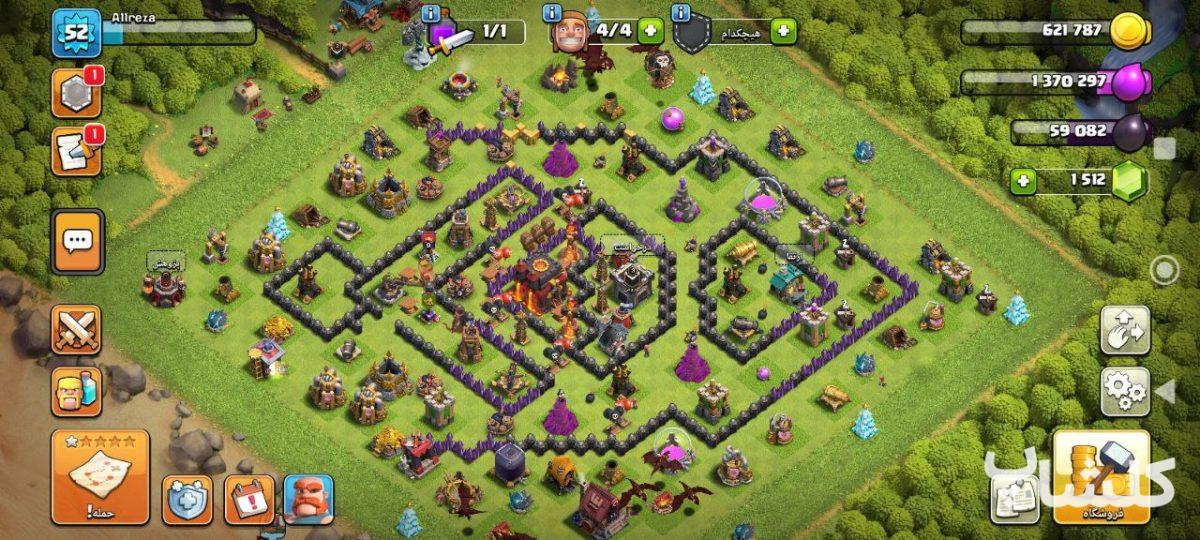Screen dimensions: 1200x540
Task: Open the village layout editor button
Action: tap(1125, 330)
